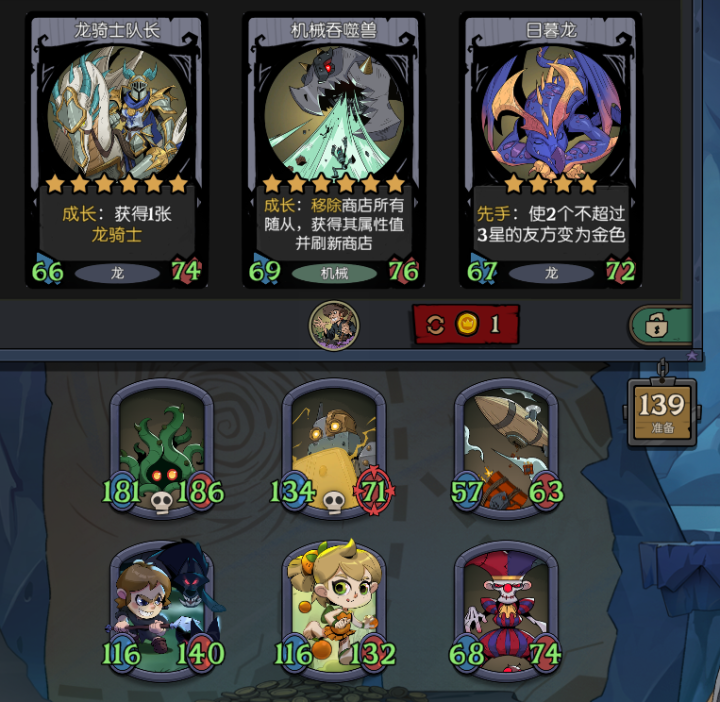Select the green tentacle monster minion

160,448
